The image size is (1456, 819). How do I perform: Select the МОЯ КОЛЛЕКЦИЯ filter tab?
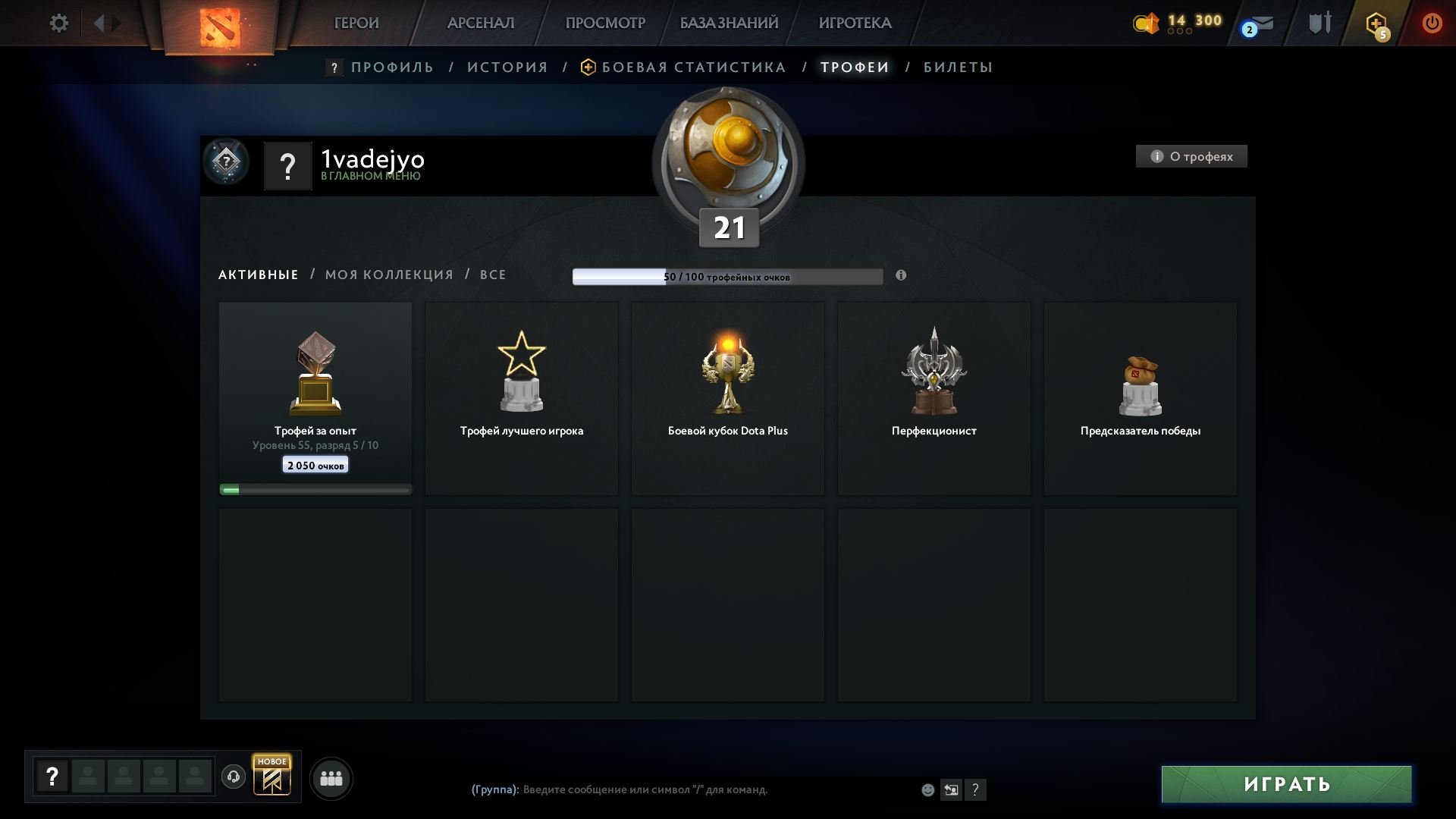click(x=389, y=275)
